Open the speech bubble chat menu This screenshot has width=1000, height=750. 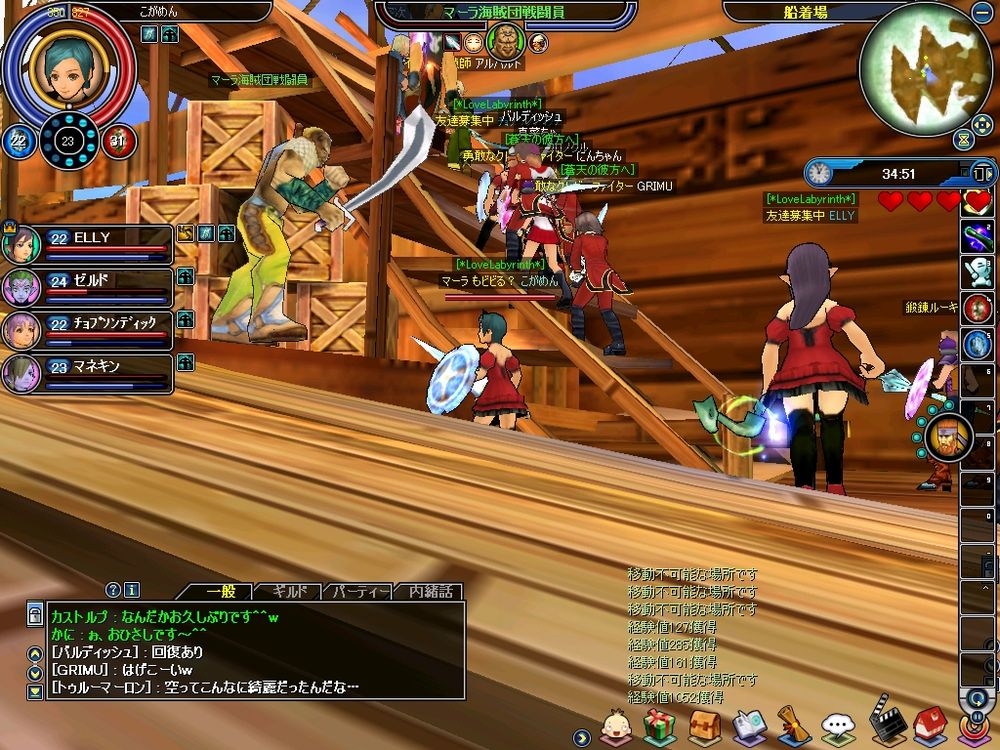[838, 726]
